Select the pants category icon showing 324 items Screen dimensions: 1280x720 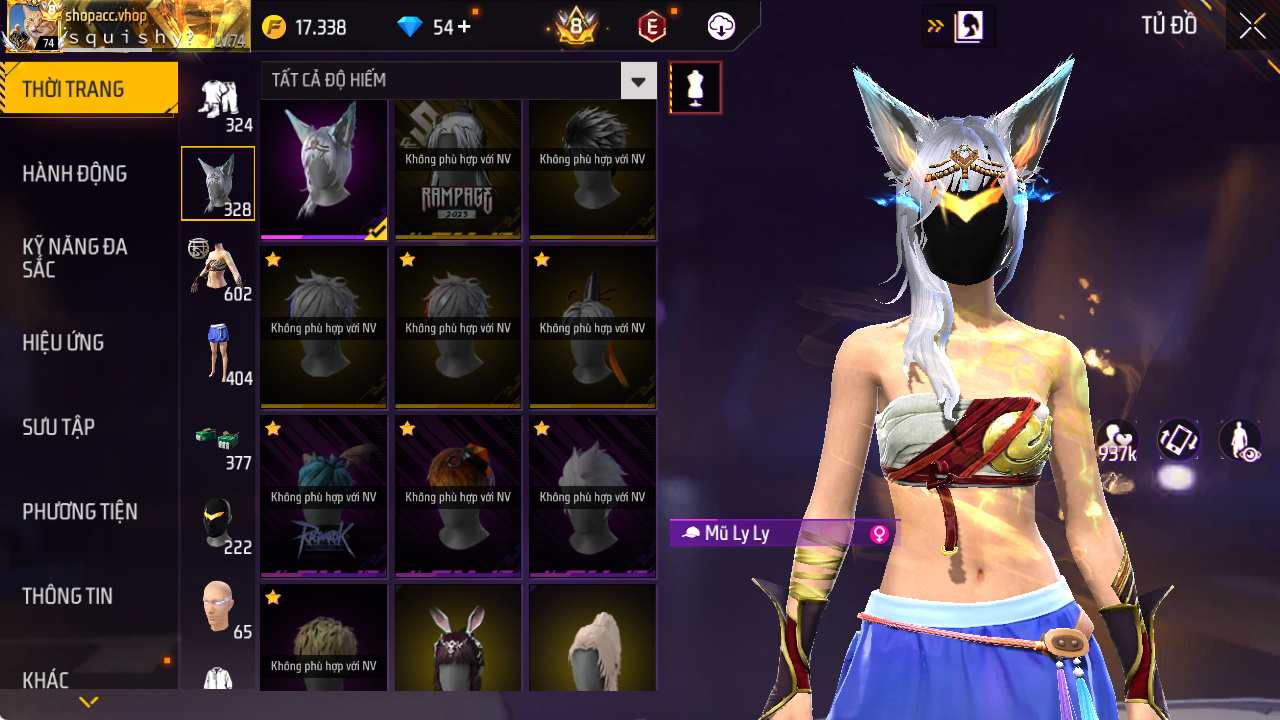[x=218, y=100]
